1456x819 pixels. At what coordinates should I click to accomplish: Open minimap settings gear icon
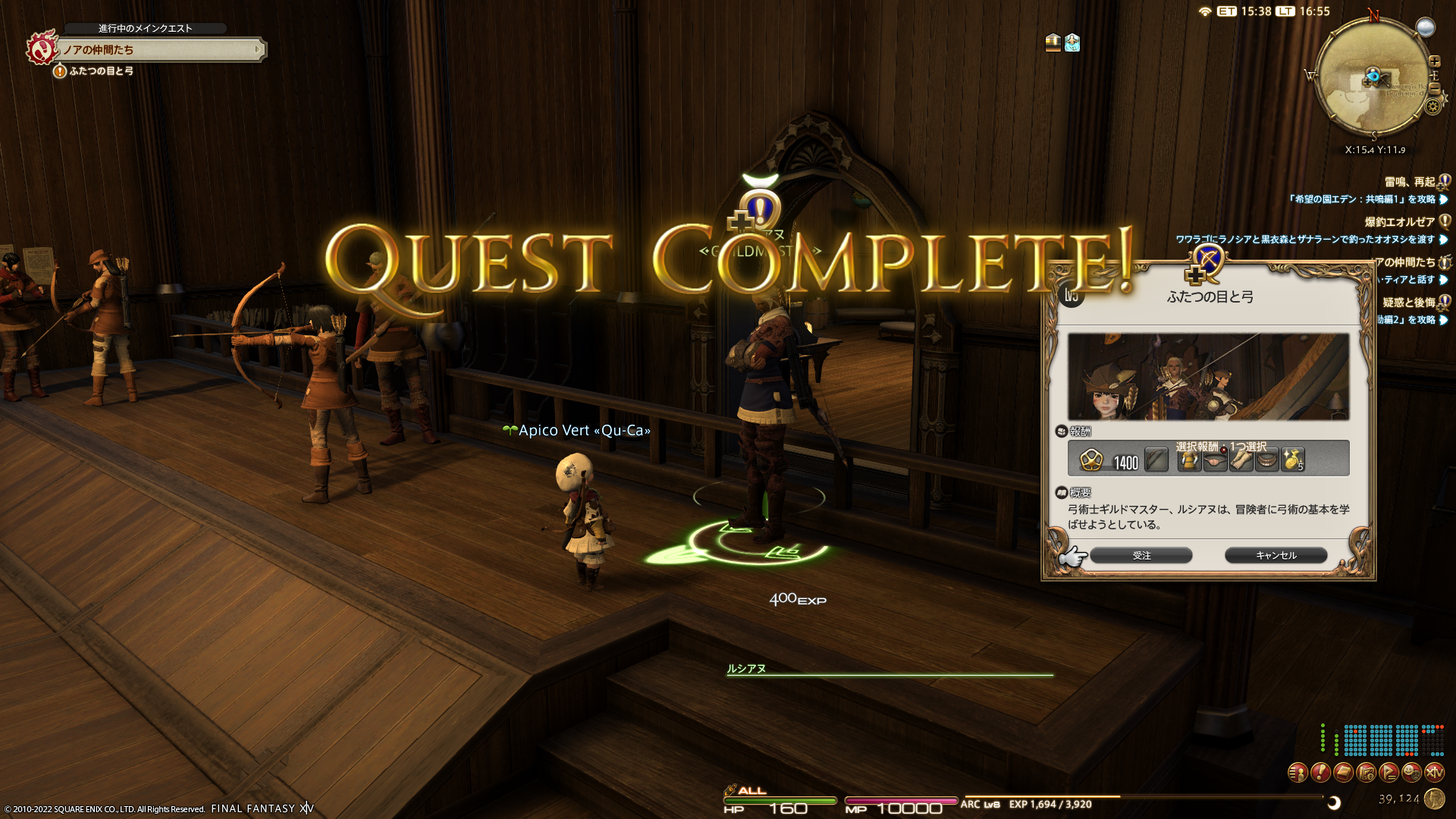pyautogui.click(x=1432, y=106)
